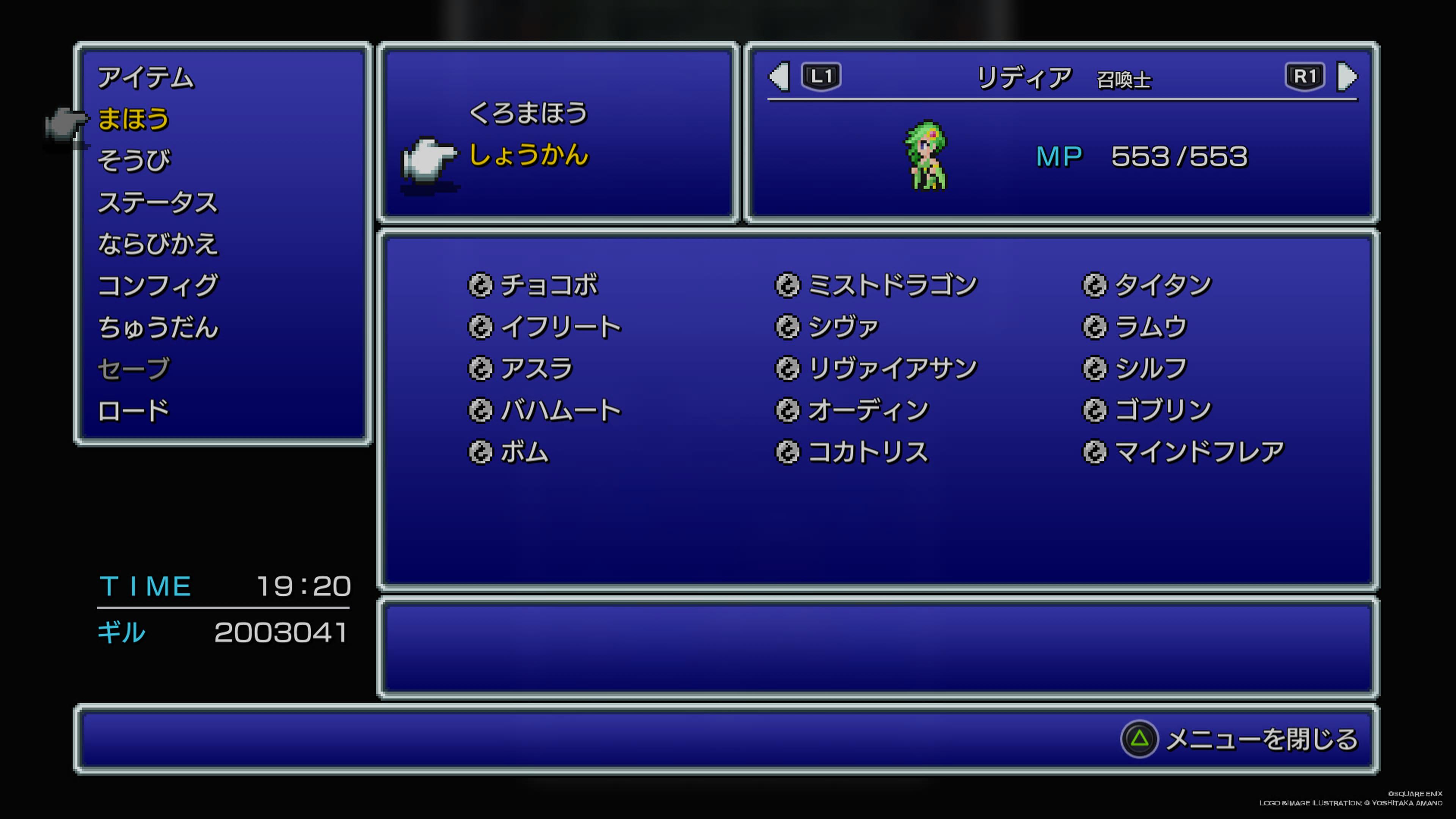The height and width of the screenshot is (819, 1456).
Task: Select the しょうかん summon category
Action: click(x=529, y=155)
